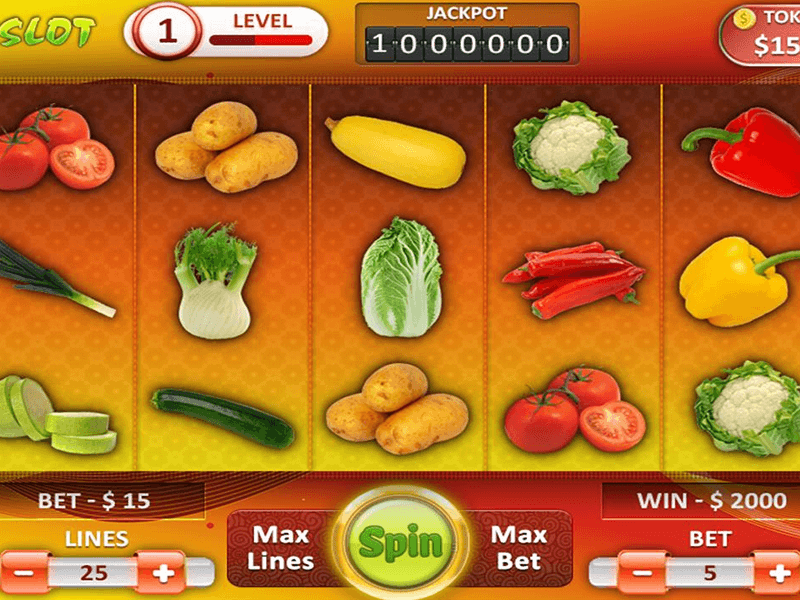Activate the Max Bet button
This screenshot has width=800, height=600.
pyautogui.click(x=519, y=547)
